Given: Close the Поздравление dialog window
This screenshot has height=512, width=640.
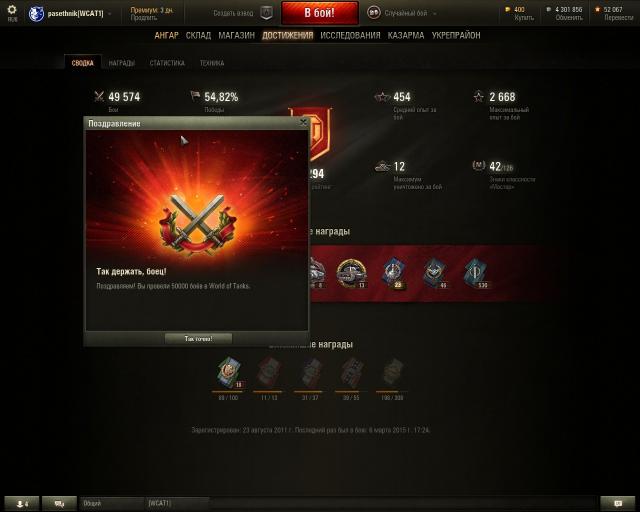Looking at the screenshot, I should [303, 122].
